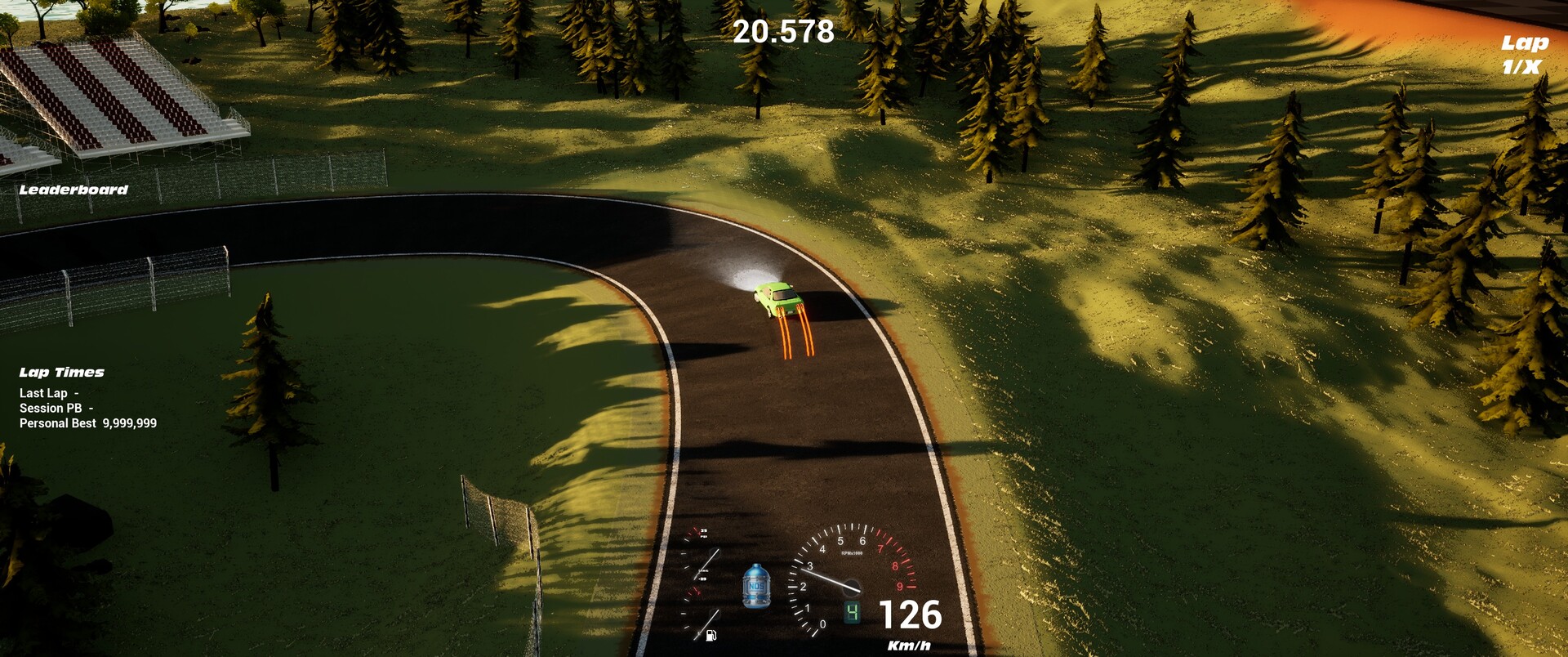This screenshot has width=1568, height=657.
Task: Click the fuel pump icon
Action: pos(710,635)
